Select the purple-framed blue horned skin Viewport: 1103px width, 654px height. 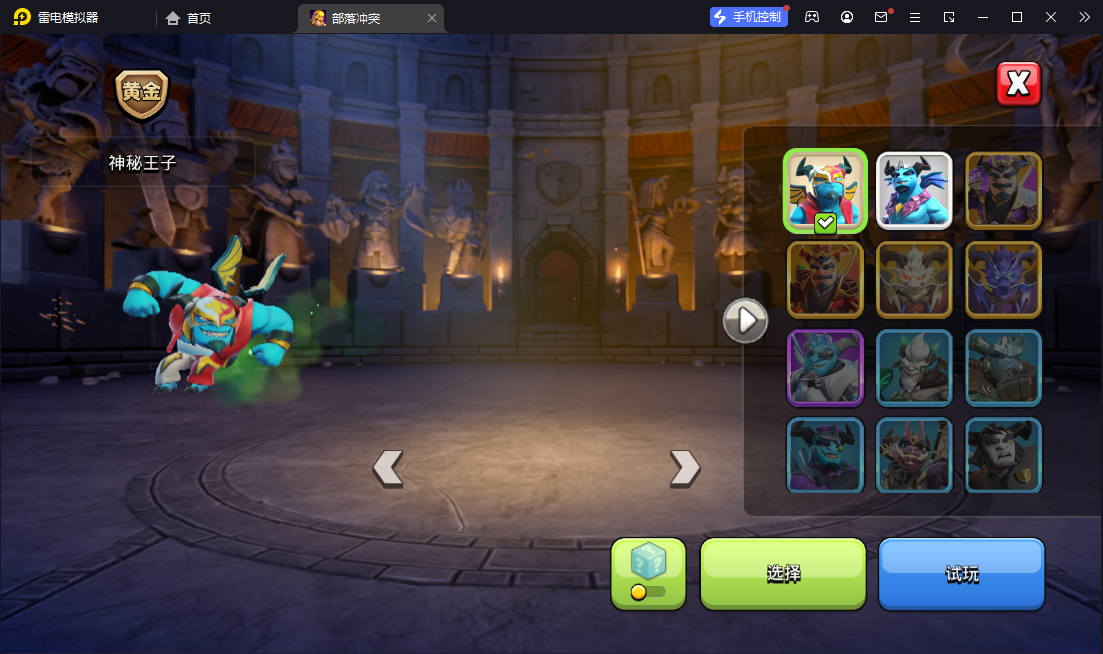click(x=824, y=367)
